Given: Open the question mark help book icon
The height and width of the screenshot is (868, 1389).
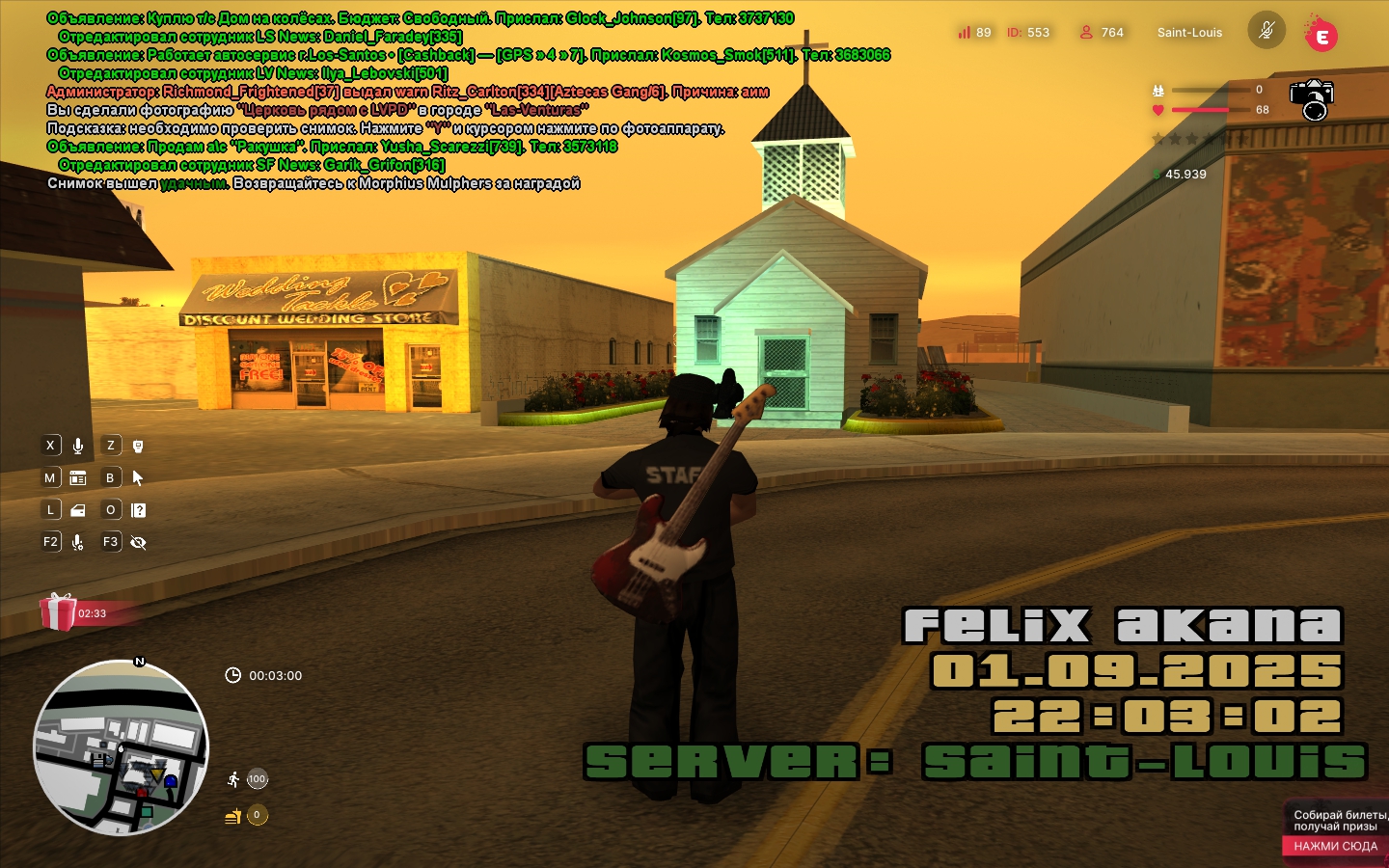Looking at the screenshot, I should (139, 510).
